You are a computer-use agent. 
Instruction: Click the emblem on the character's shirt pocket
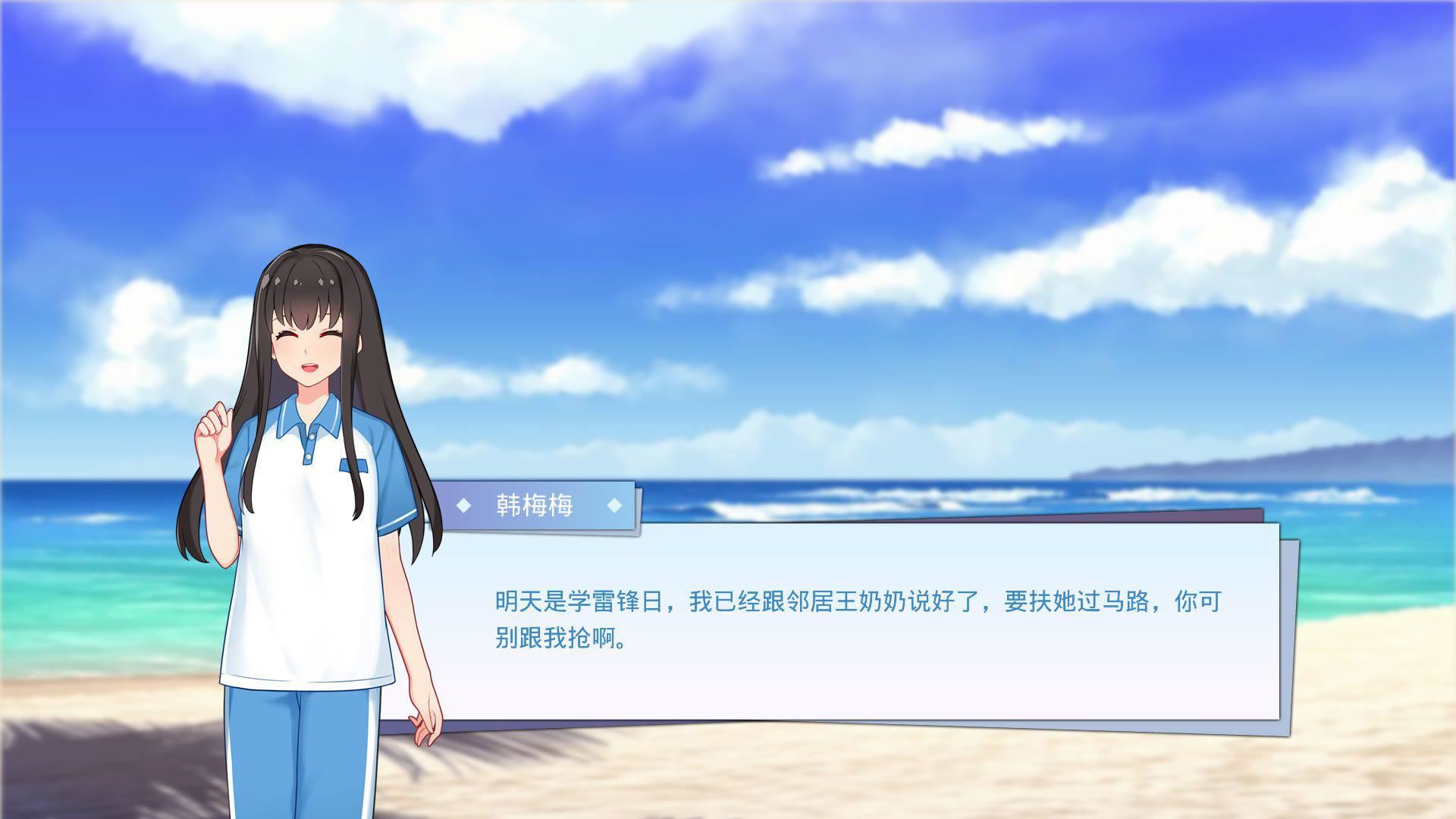354,464
